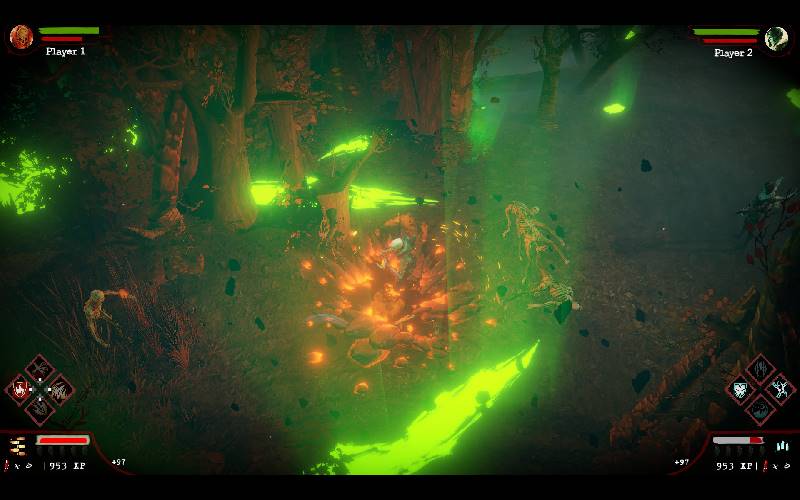The width and height of the screenshot is (800, 500).
Task: Activate Player 1's claw slash ability
Action: pyautogui.click(x=58, y=389)
